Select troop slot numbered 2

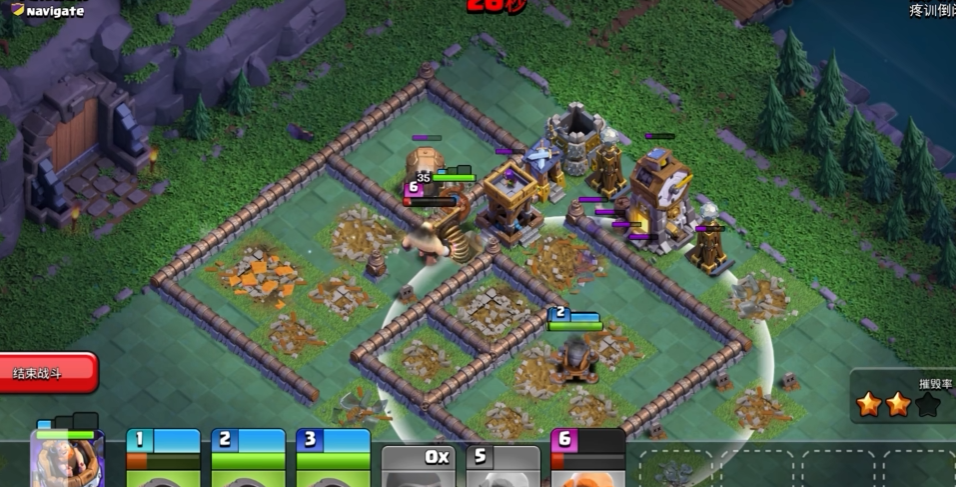248,460
